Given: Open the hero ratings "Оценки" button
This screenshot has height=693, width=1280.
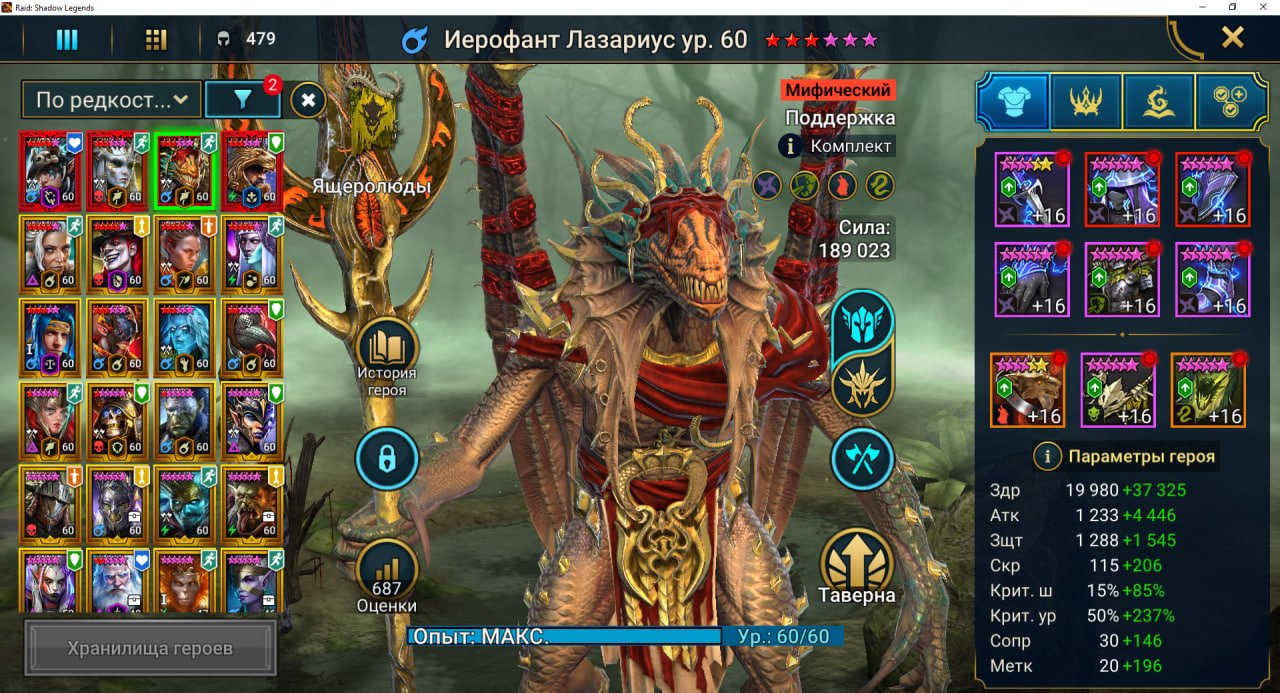Looking at the screenshot, I should pos(386,570).
